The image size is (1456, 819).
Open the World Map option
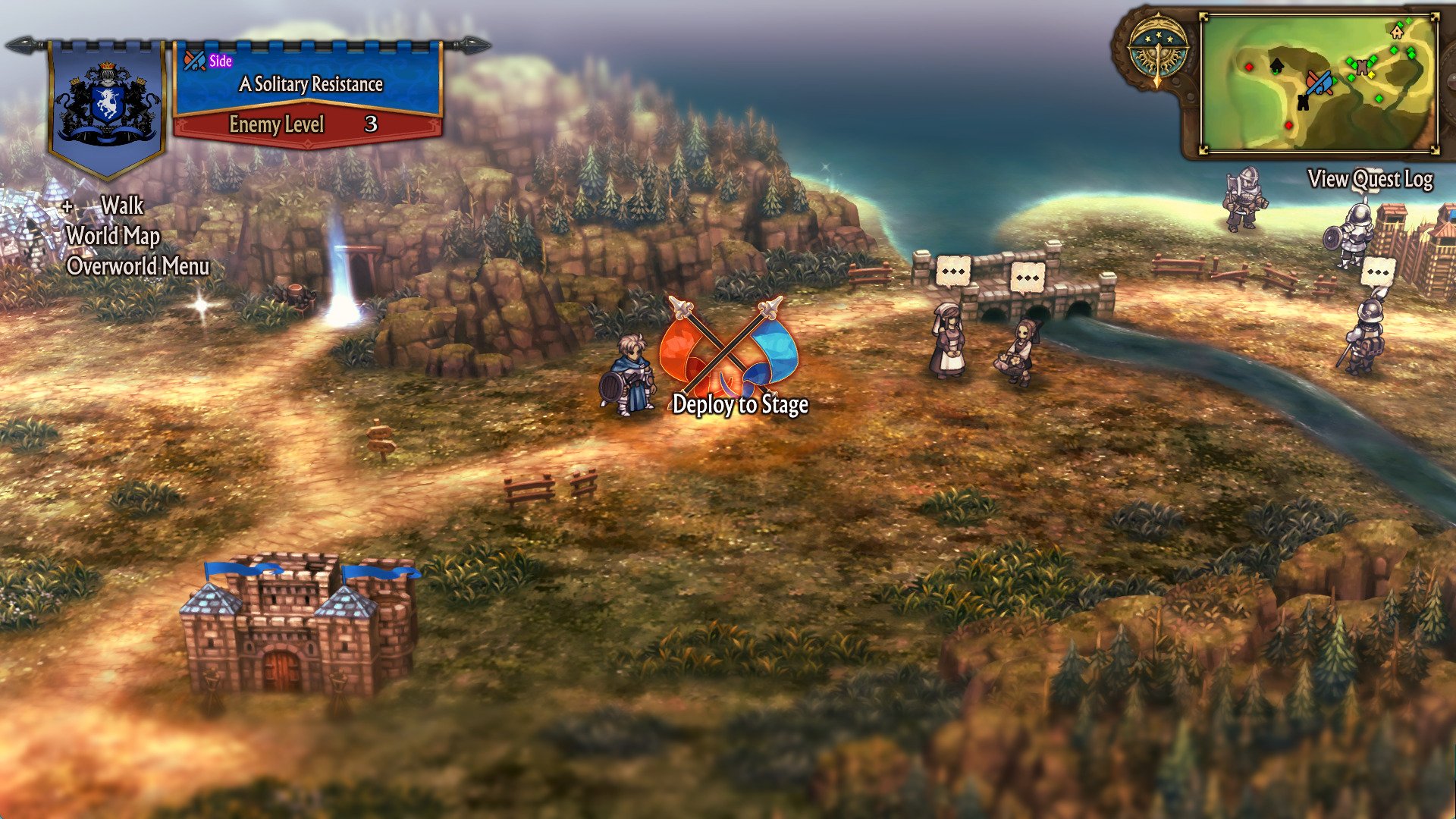click(113, 236)
